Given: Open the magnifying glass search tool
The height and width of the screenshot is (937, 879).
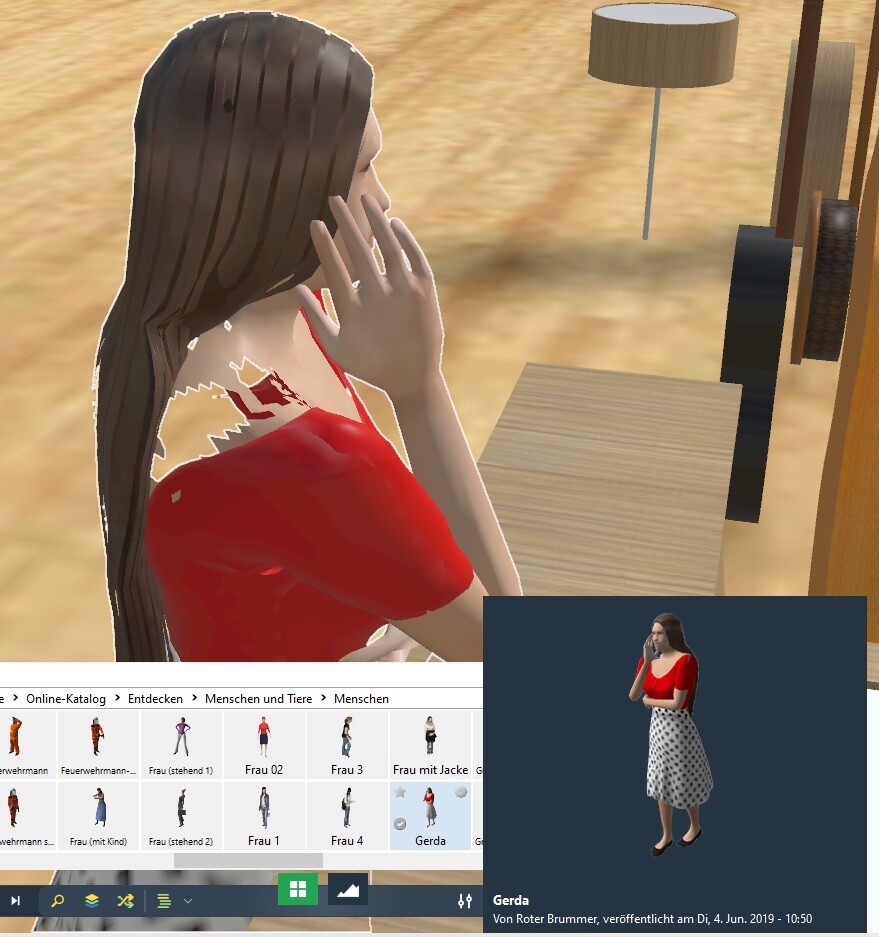Looking at the screenshot, I should (x=57, y=900).
